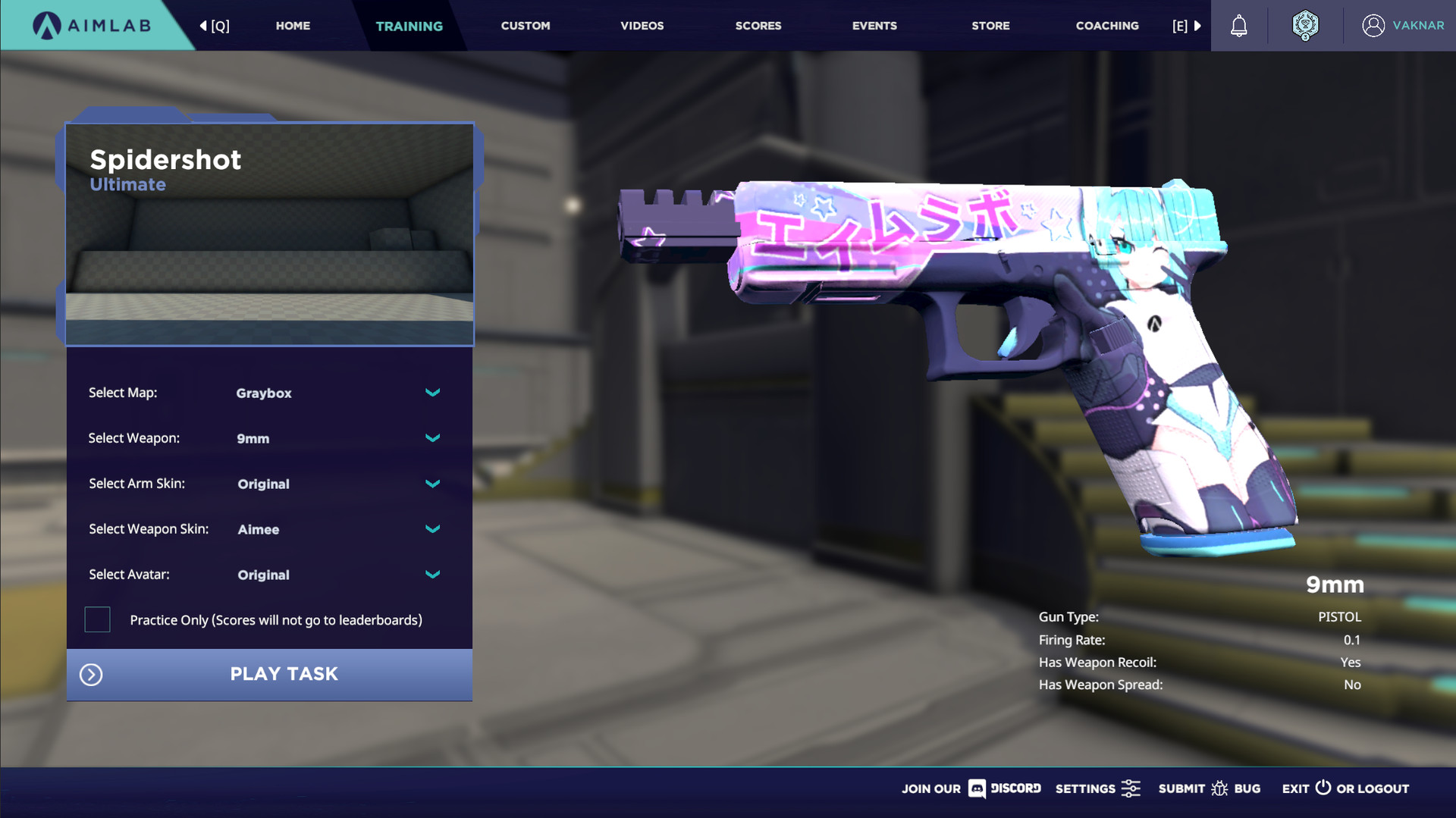Open the notification bell
1456x818 pixels.
point(1239,25)
